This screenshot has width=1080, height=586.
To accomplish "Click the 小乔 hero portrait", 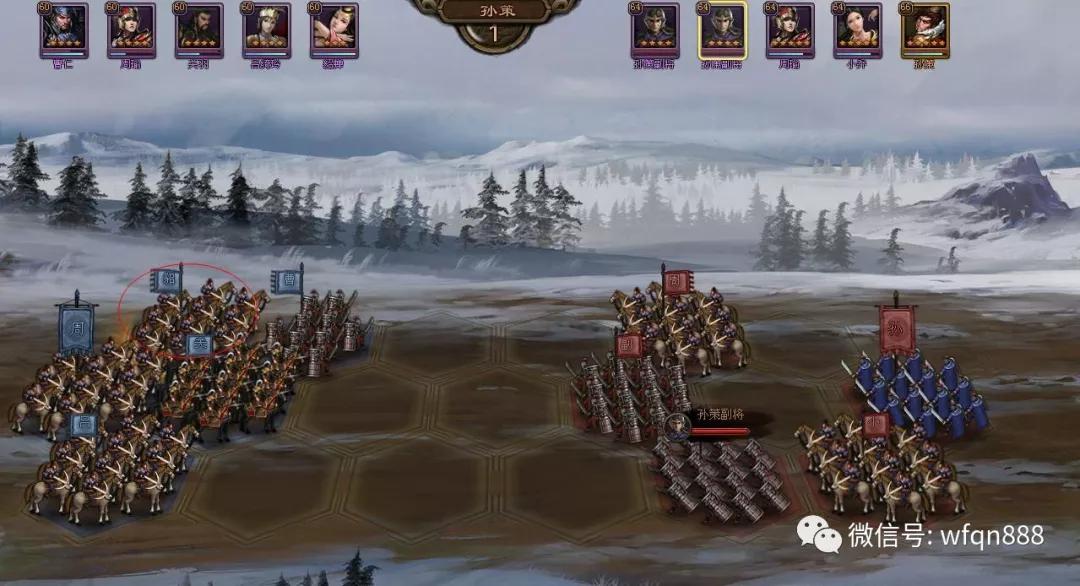I will (857, 28).
